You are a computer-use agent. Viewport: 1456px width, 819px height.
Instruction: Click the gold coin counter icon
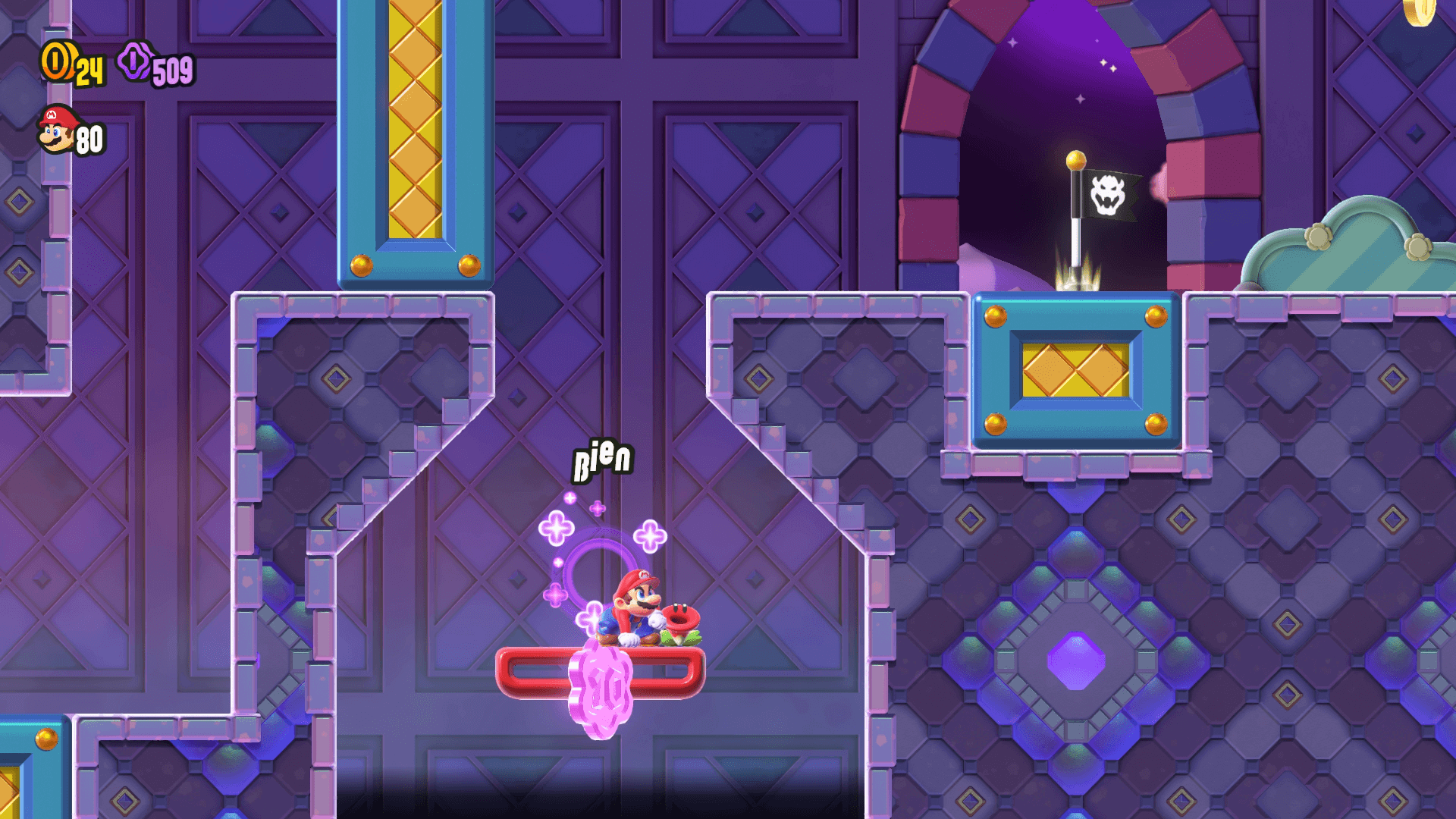(x=58, y=61)
